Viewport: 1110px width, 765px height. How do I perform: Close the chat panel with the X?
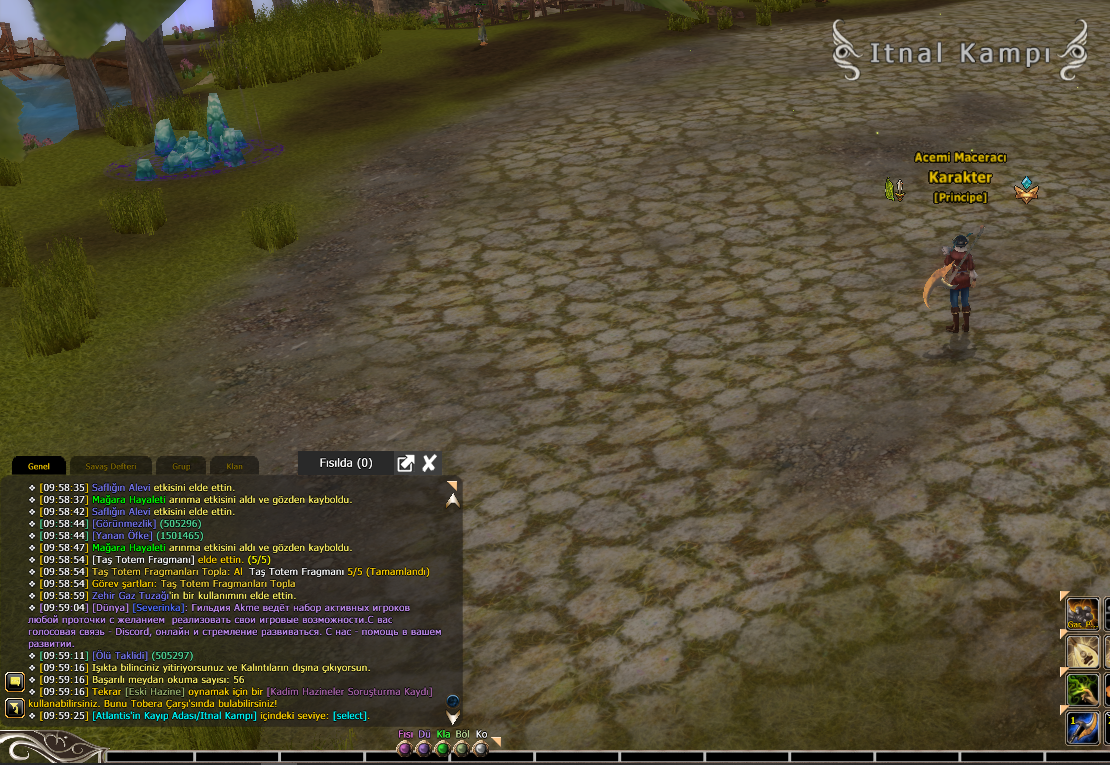[429, 463]
